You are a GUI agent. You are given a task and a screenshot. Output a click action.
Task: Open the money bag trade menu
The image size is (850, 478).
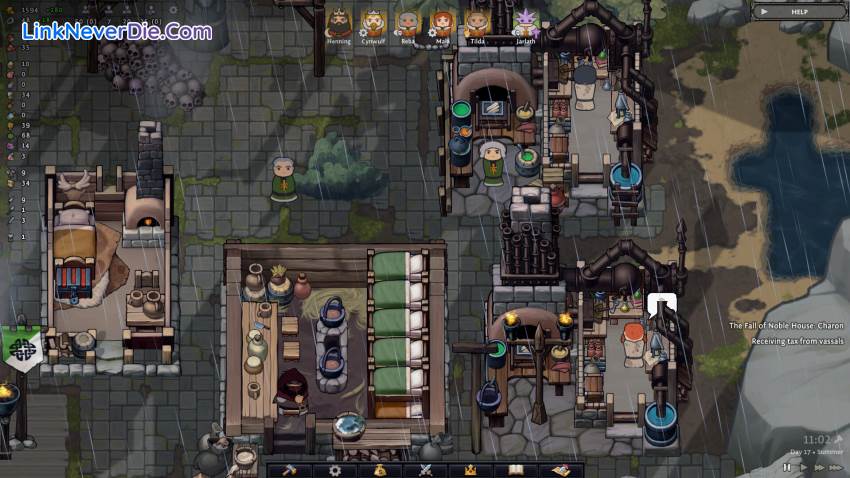[380, 470]
